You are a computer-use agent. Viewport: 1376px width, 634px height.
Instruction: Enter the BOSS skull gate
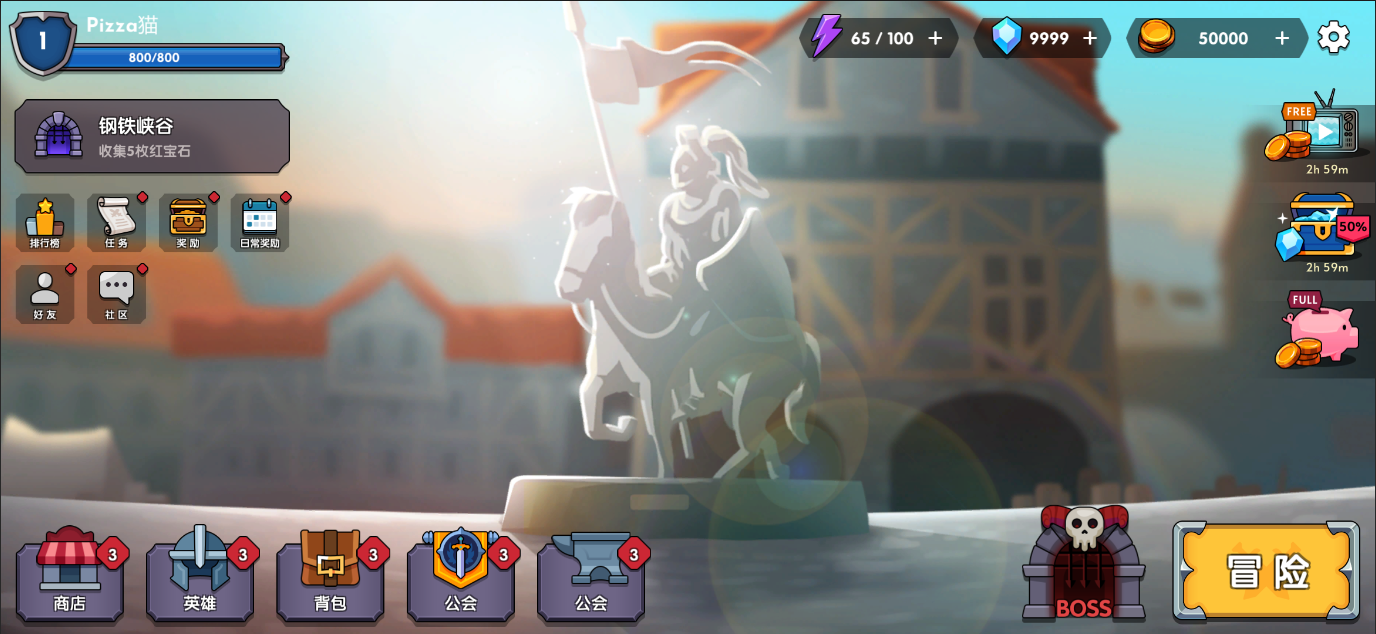1084,565
